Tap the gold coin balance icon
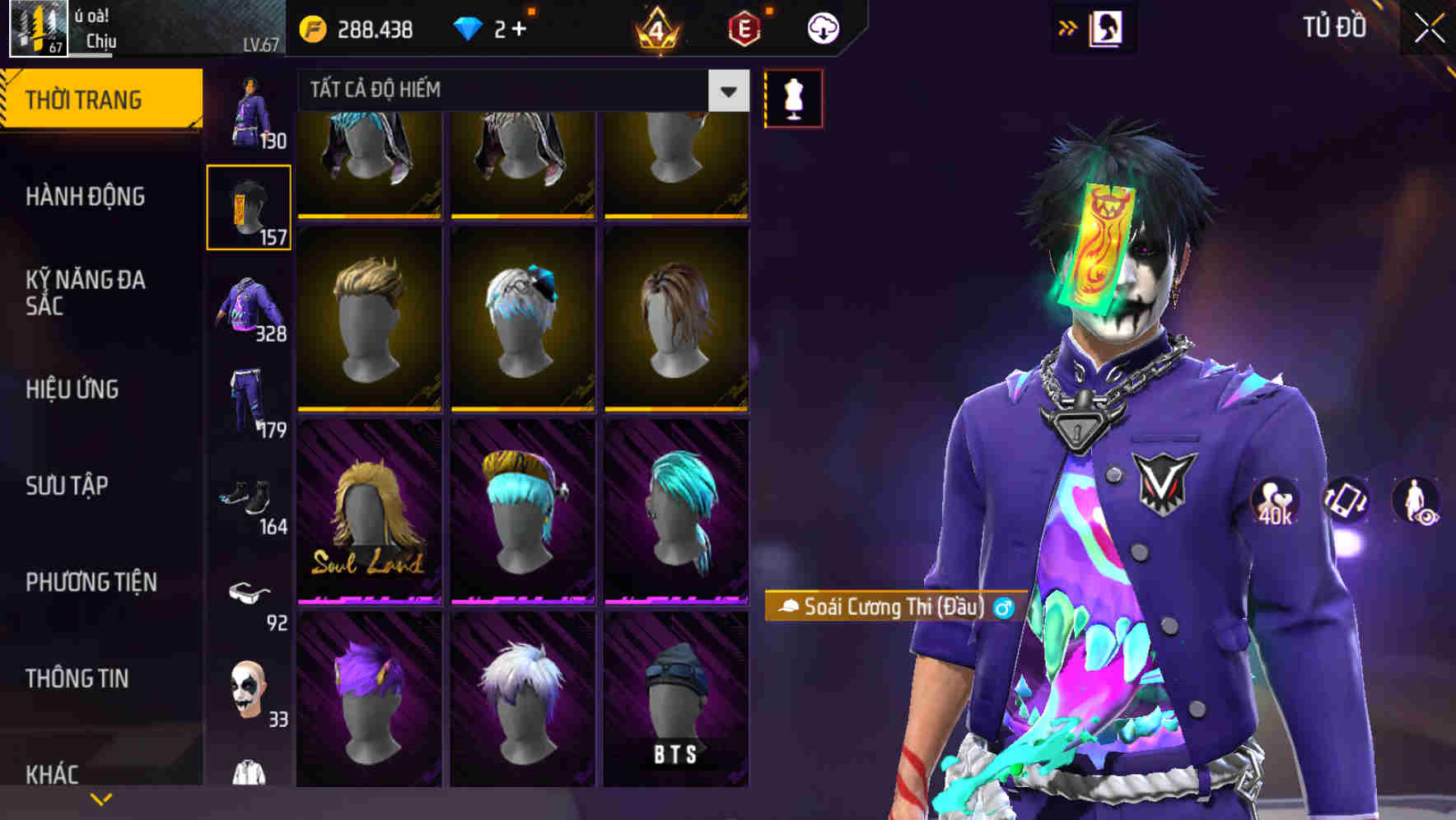The width and height of the screenshot is (1456, 820). pos(312,27)
